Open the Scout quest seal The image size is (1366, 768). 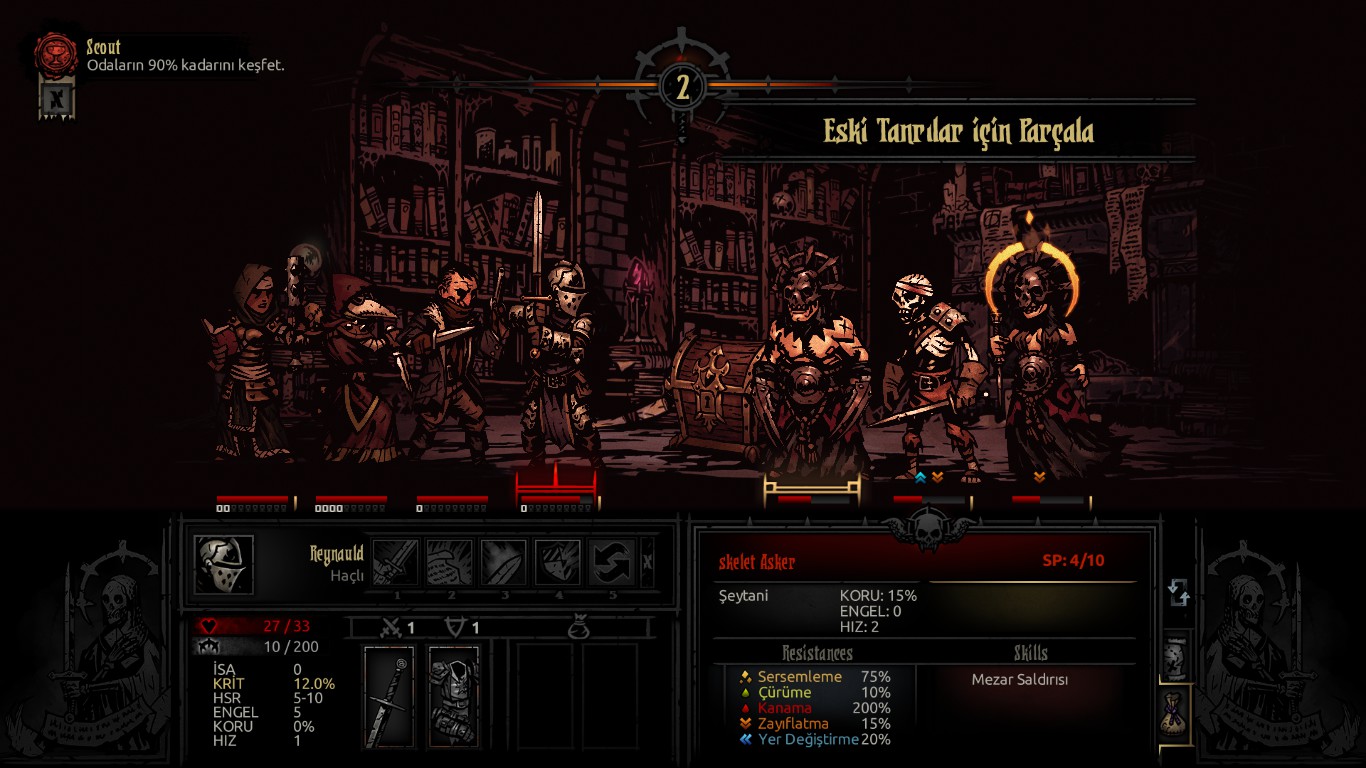56,56
